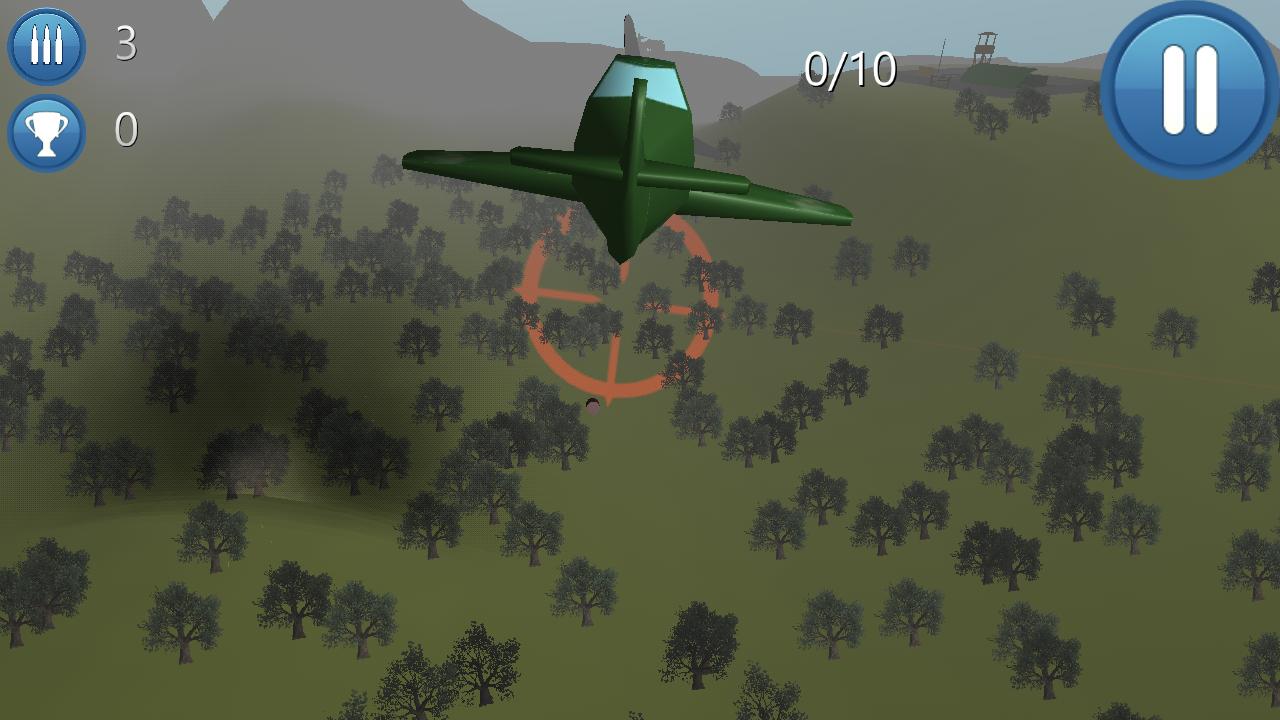Viewport: 1280px width, 720px height.
Task: Click the flagpole near the watchtower
Action: (x=942, y=55)
